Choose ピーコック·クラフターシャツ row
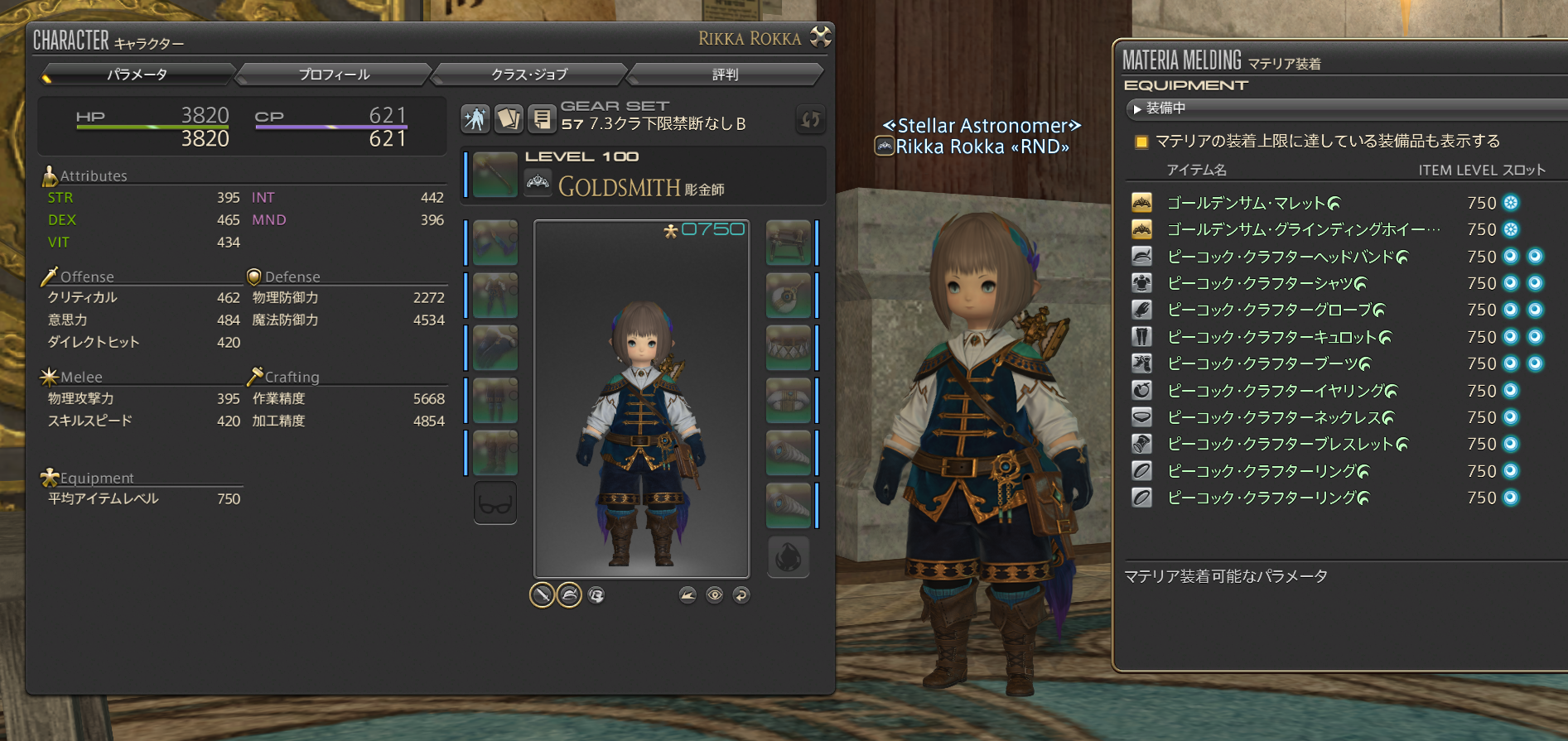The width and height of the screenshot is (1568, 741). pyautogui.click(x=1266, y=283)
